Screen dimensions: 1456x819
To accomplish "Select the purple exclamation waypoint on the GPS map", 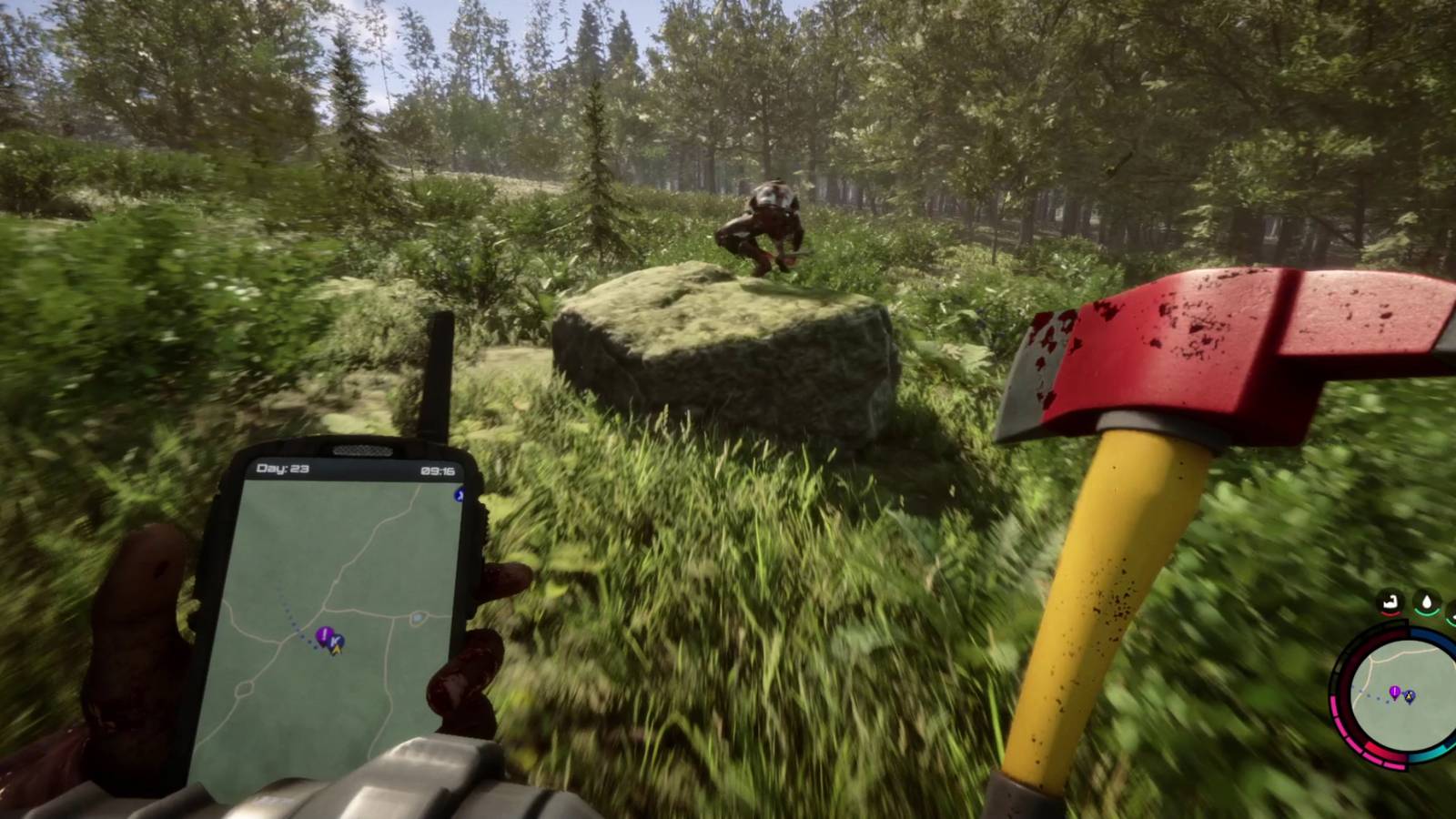I will 323,634.
